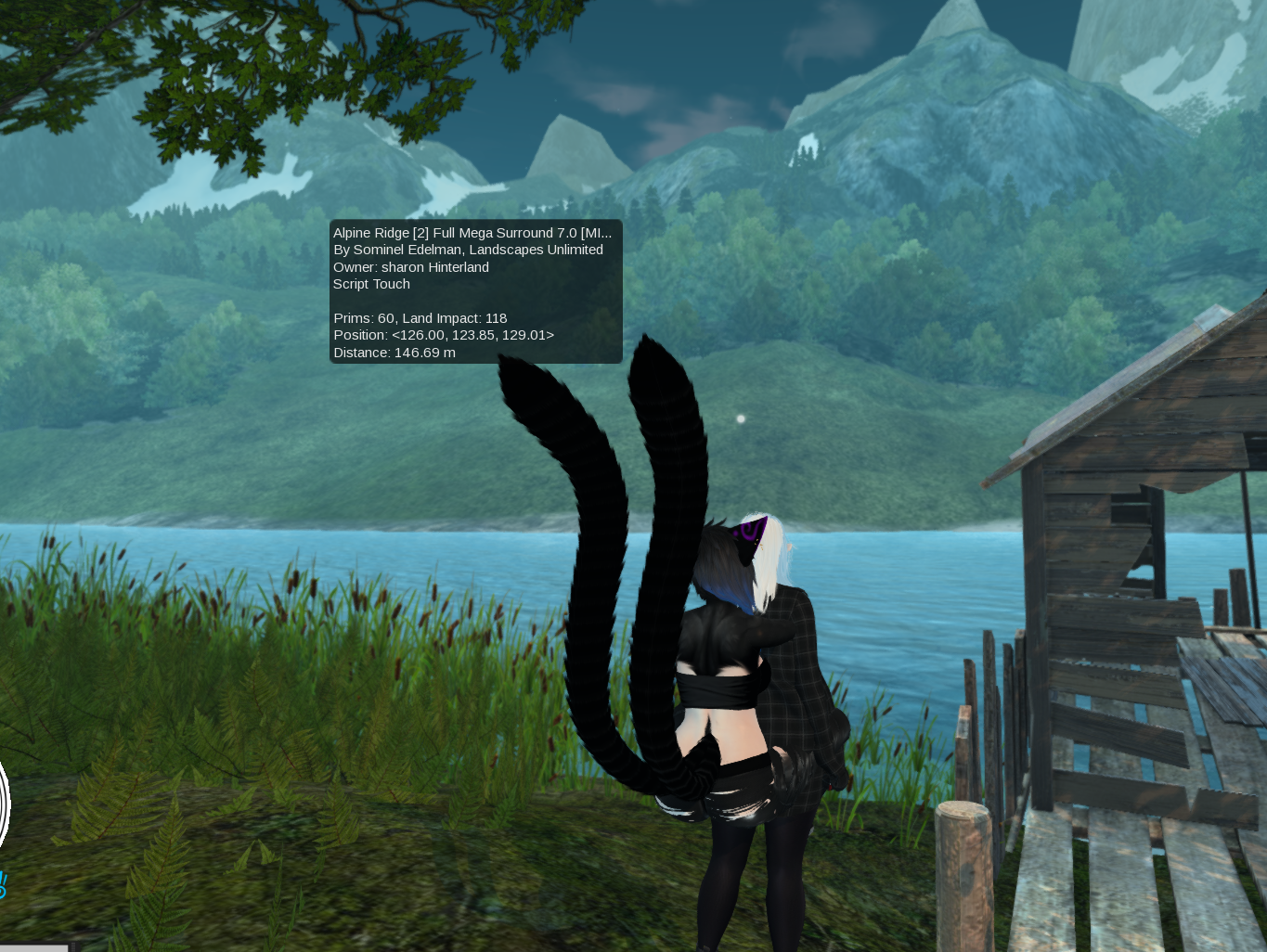The height and width of the screenshot is (952, 1267).
Task: Click the white circular HUD attachment
Action: click(4, 804)
